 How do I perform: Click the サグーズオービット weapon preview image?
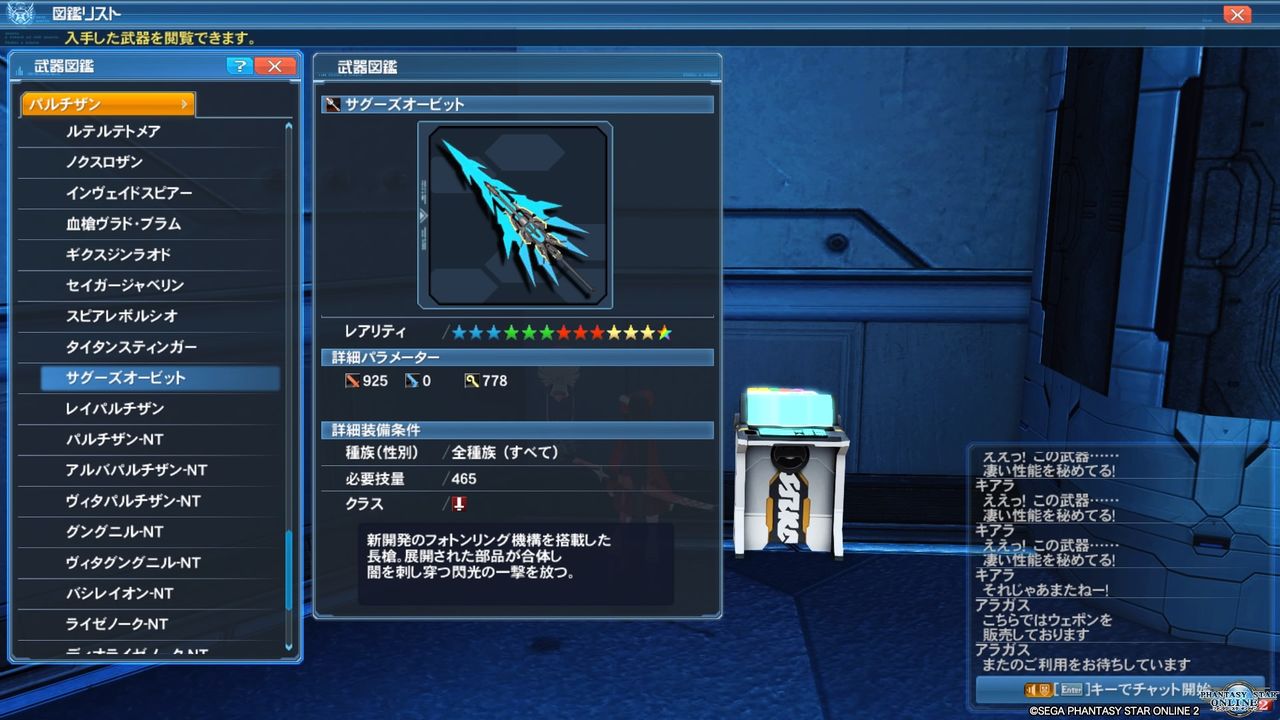[x=516, y=214]
